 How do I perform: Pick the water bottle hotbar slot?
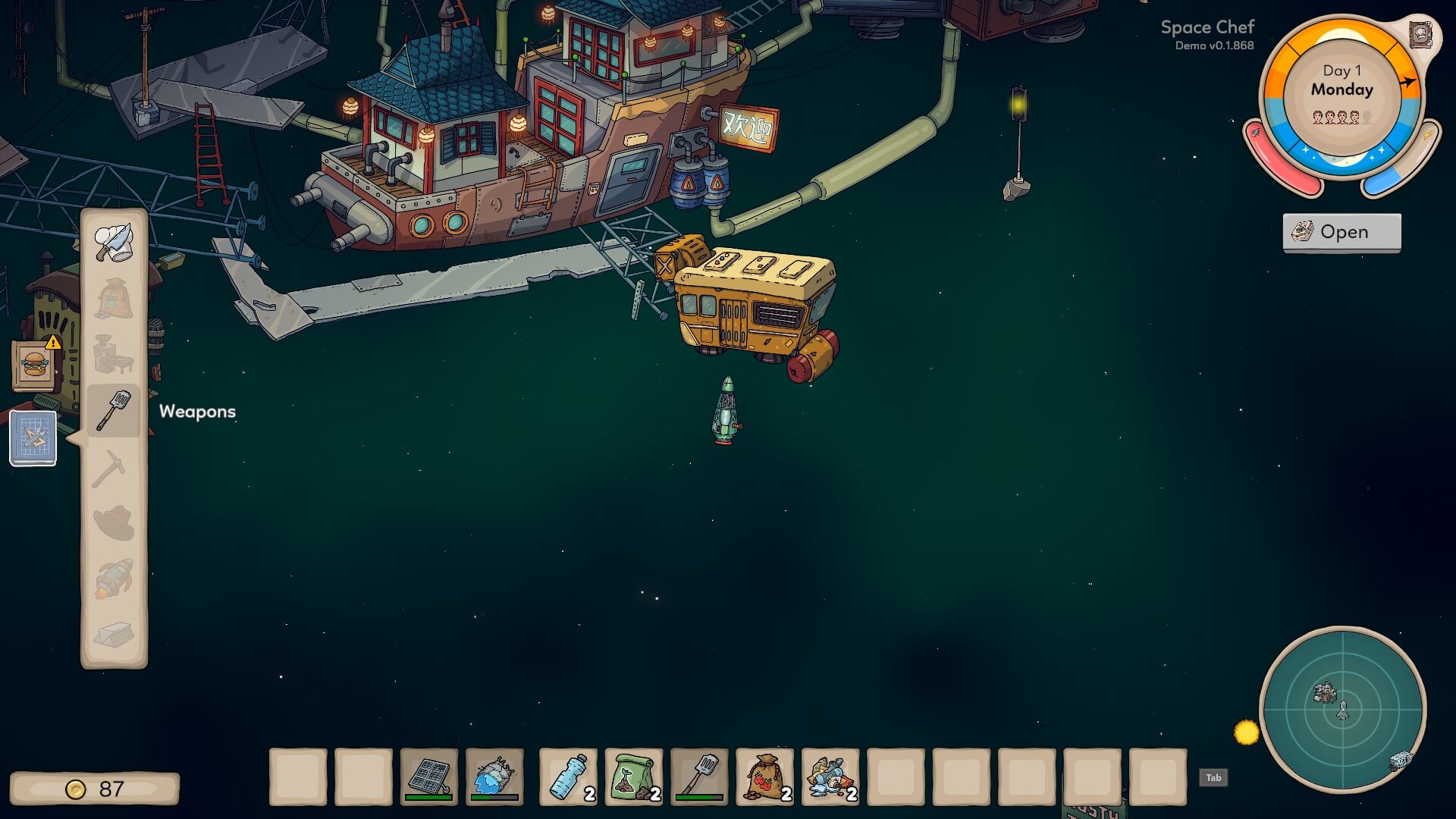(568, 777)
